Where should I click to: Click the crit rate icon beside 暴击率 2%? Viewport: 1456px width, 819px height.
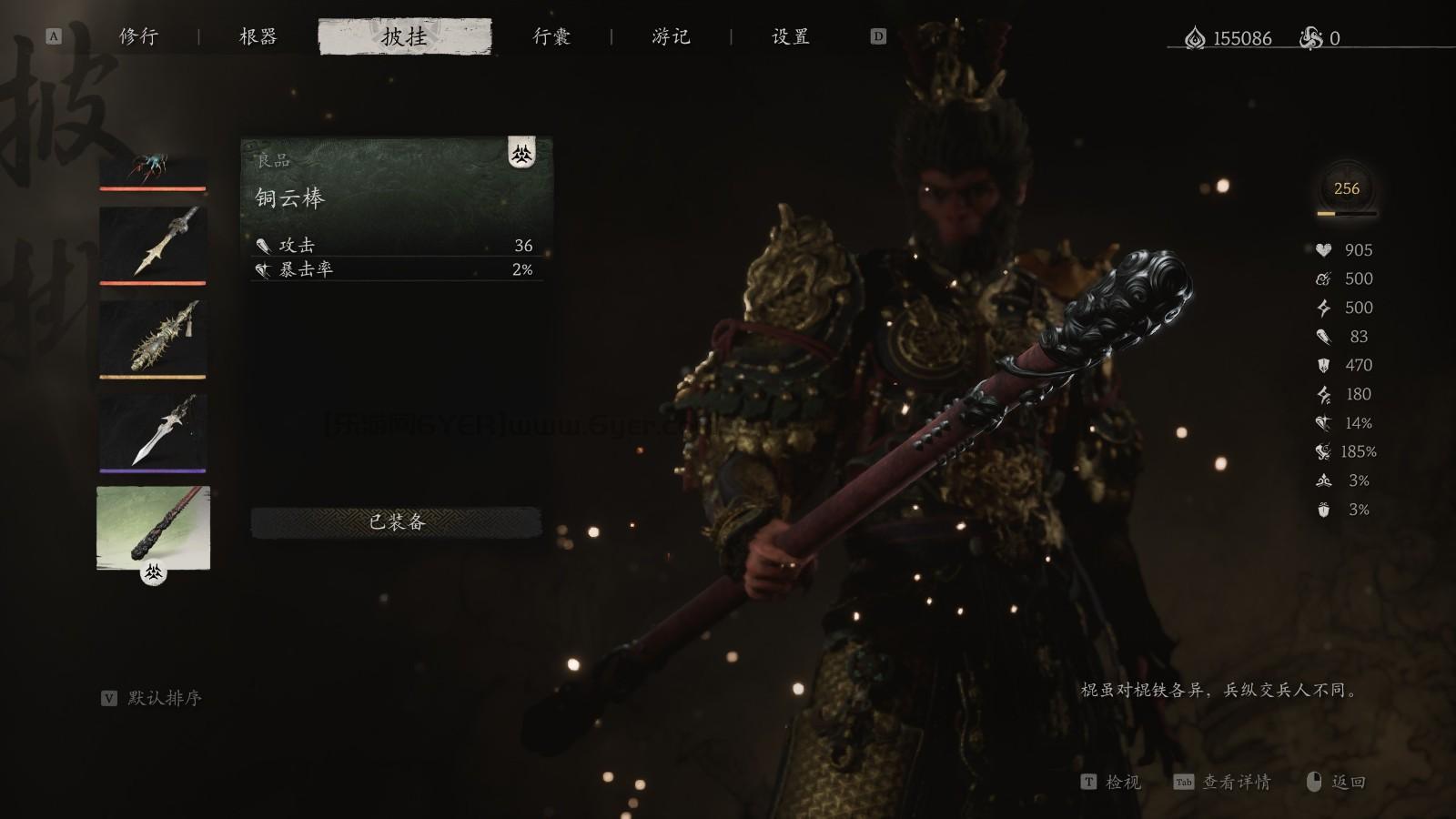coord(262,269)
